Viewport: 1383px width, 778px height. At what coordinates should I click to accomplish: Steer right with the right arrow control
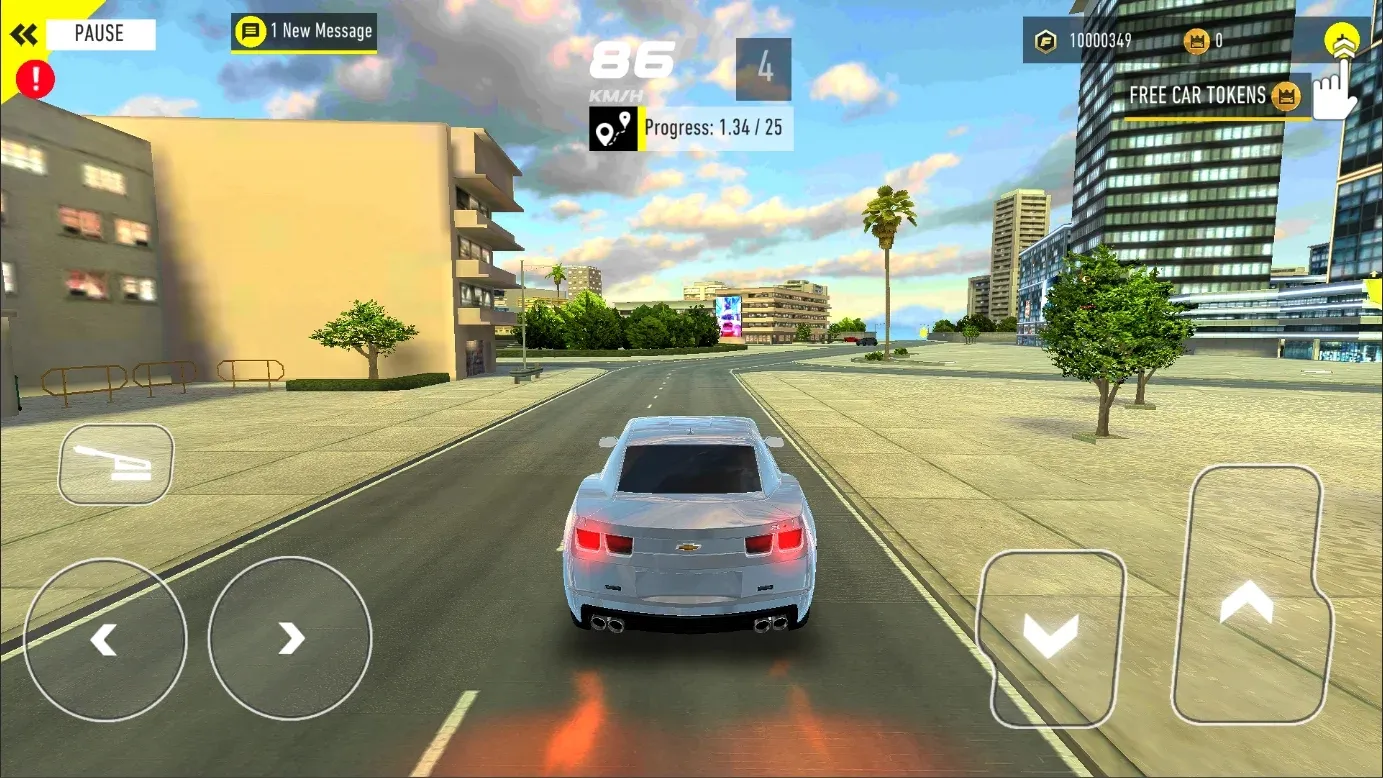[289, 637]
